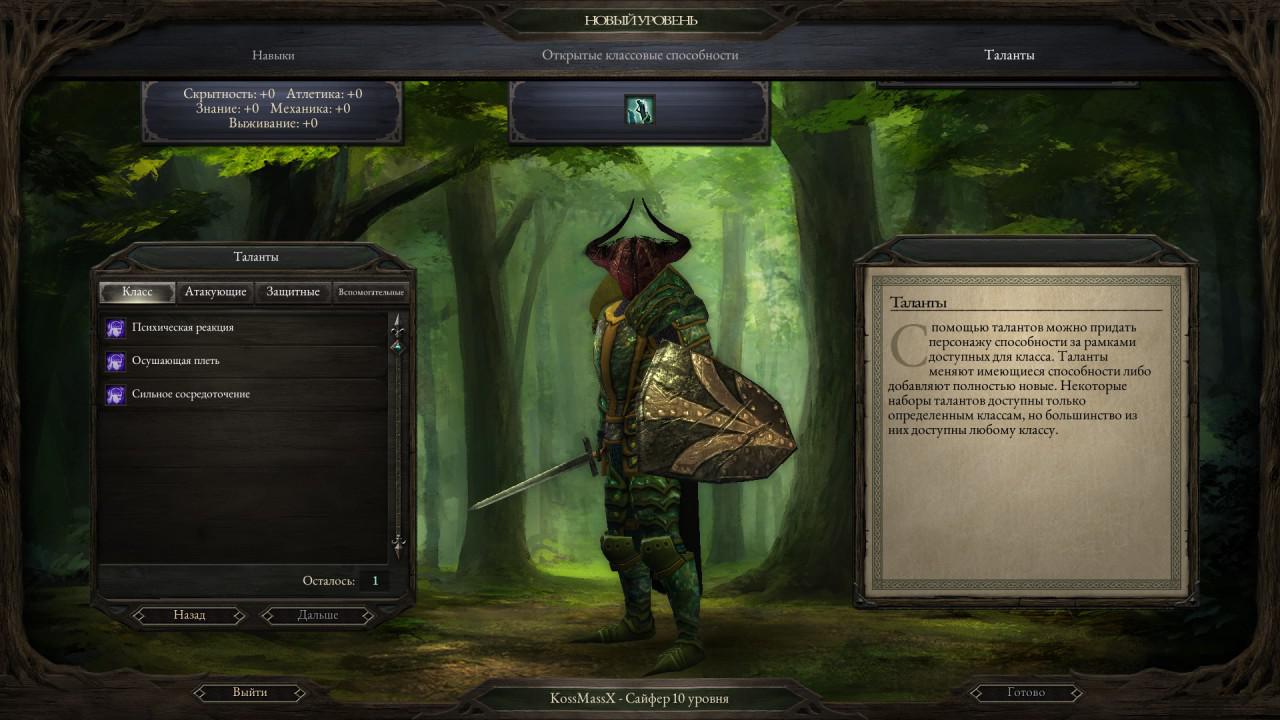
Task: Click the Дальше button
Action: [318, 615]
